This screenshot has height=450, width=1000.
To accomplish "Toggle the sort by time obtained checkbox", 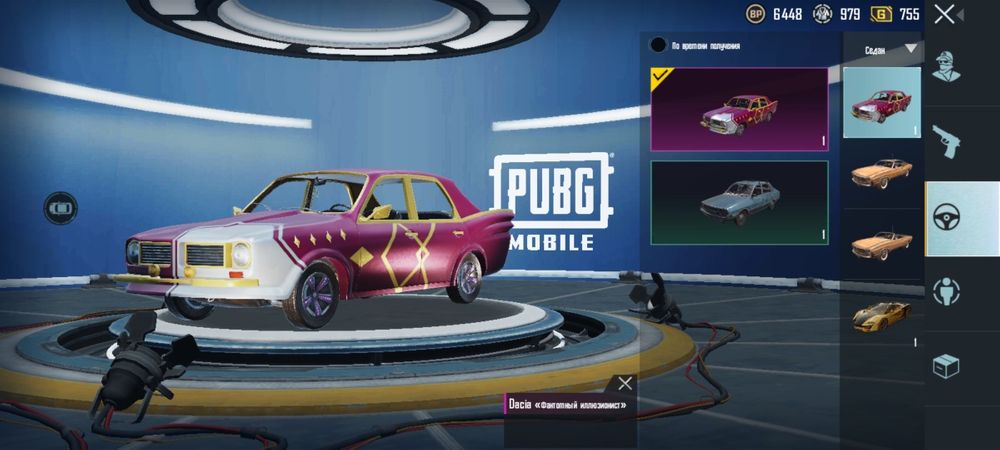I will (x=658, y=45).
